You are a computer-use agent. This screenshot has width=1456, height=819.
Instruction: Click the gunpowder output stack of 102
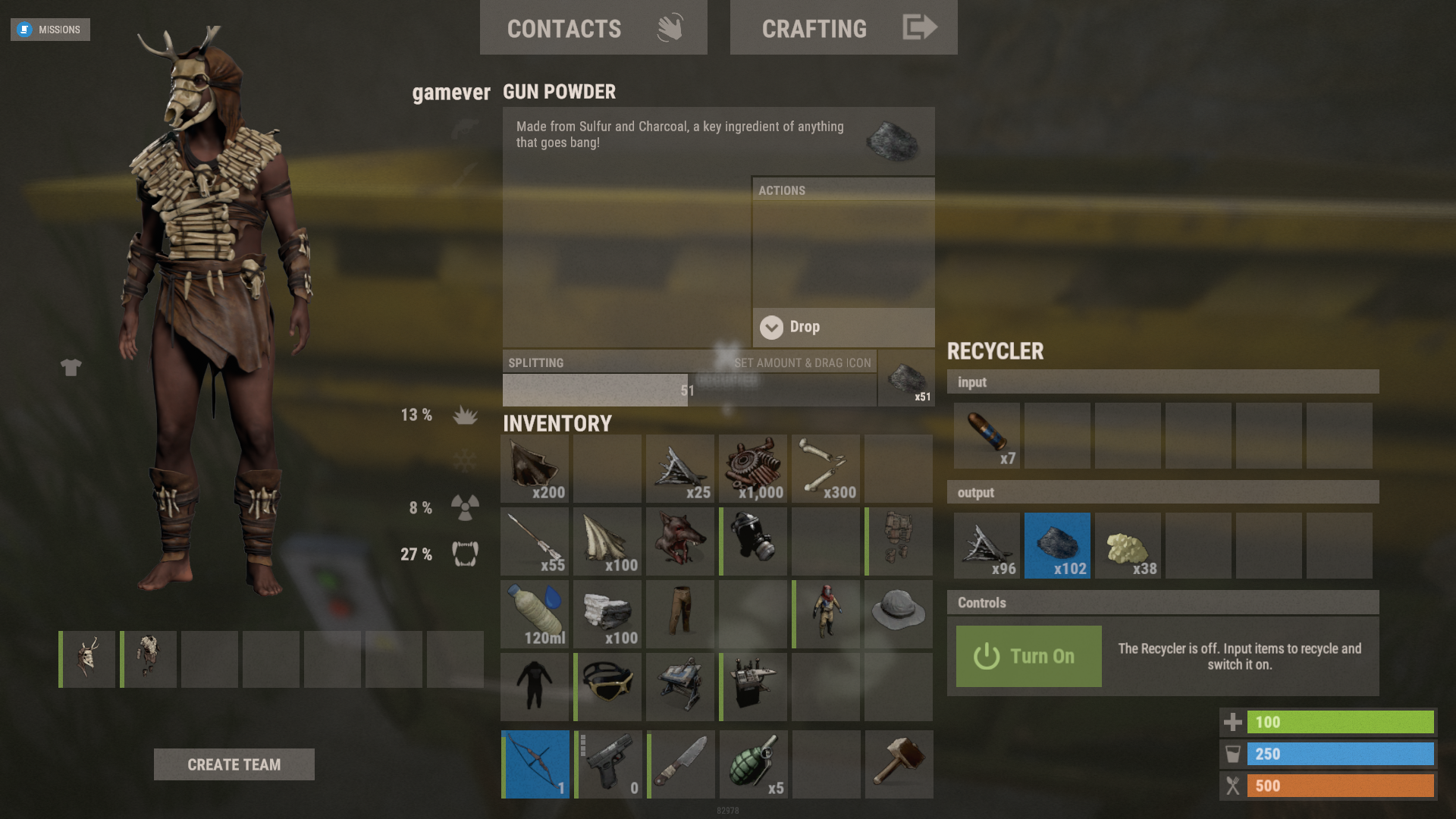click(1057, 545)
